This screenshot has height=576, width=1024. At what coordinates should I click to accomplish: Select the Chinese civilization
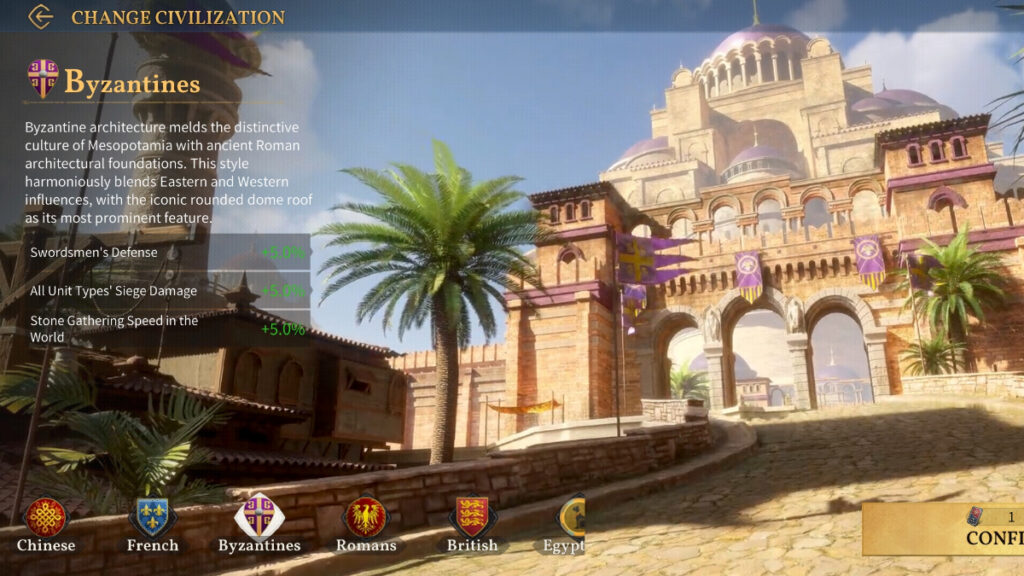point(46,518)
